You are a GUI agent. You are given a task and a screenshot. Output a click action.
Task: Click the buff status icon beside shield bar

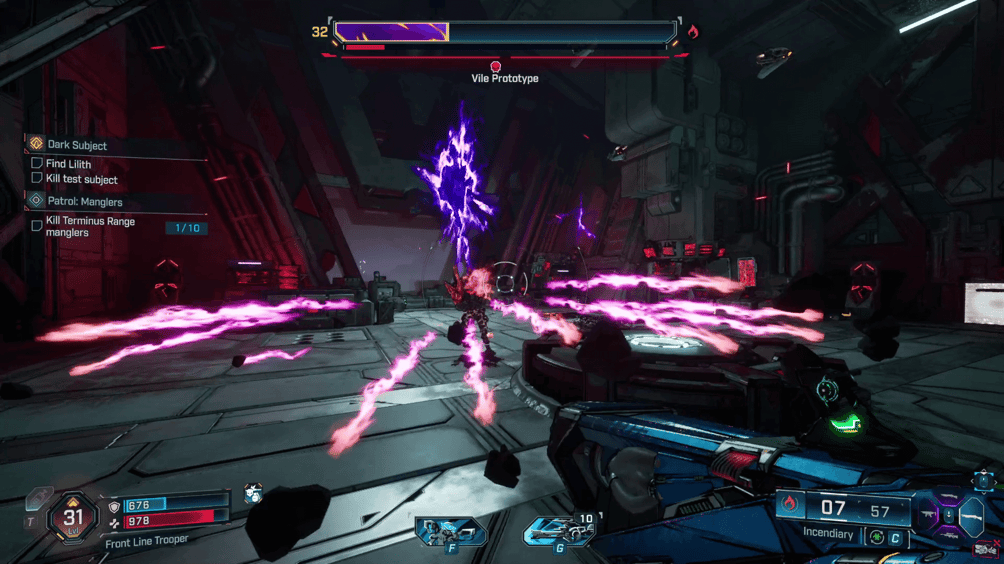253,492
